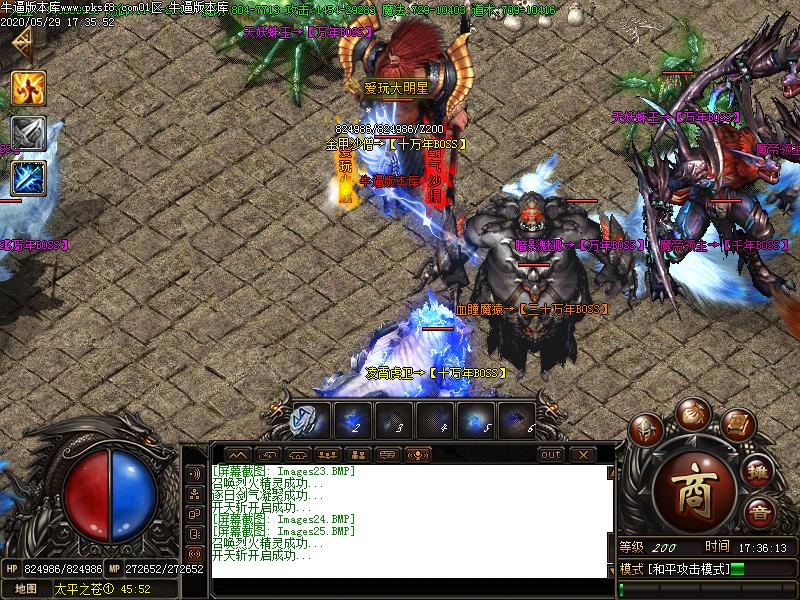Viewport: 800px width, 600px height.
Task: Click the microphone voice chat button
Action: tap(416, 454)
